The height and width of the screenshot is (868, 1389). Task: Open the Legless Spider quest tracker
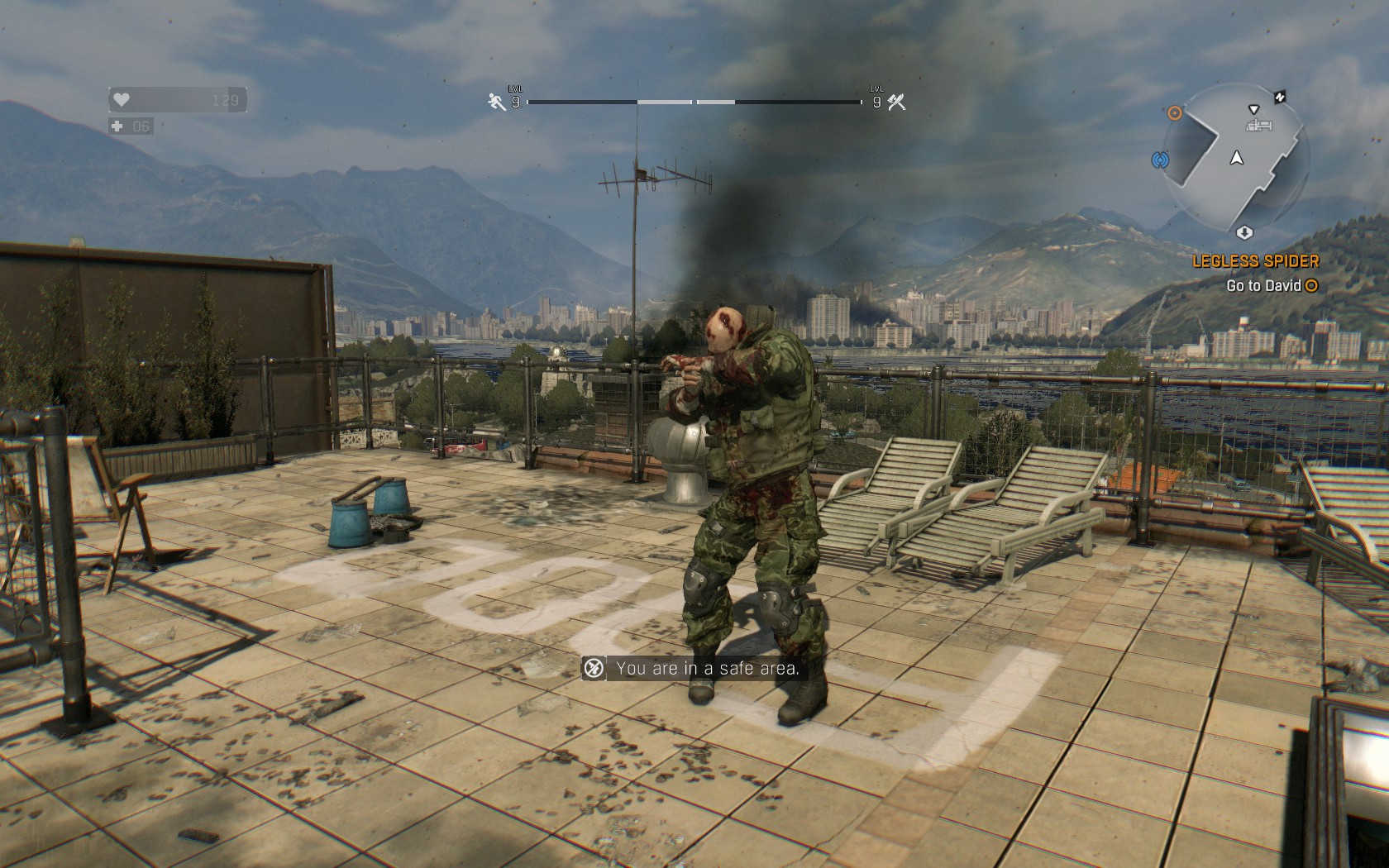coord(1255,261)
